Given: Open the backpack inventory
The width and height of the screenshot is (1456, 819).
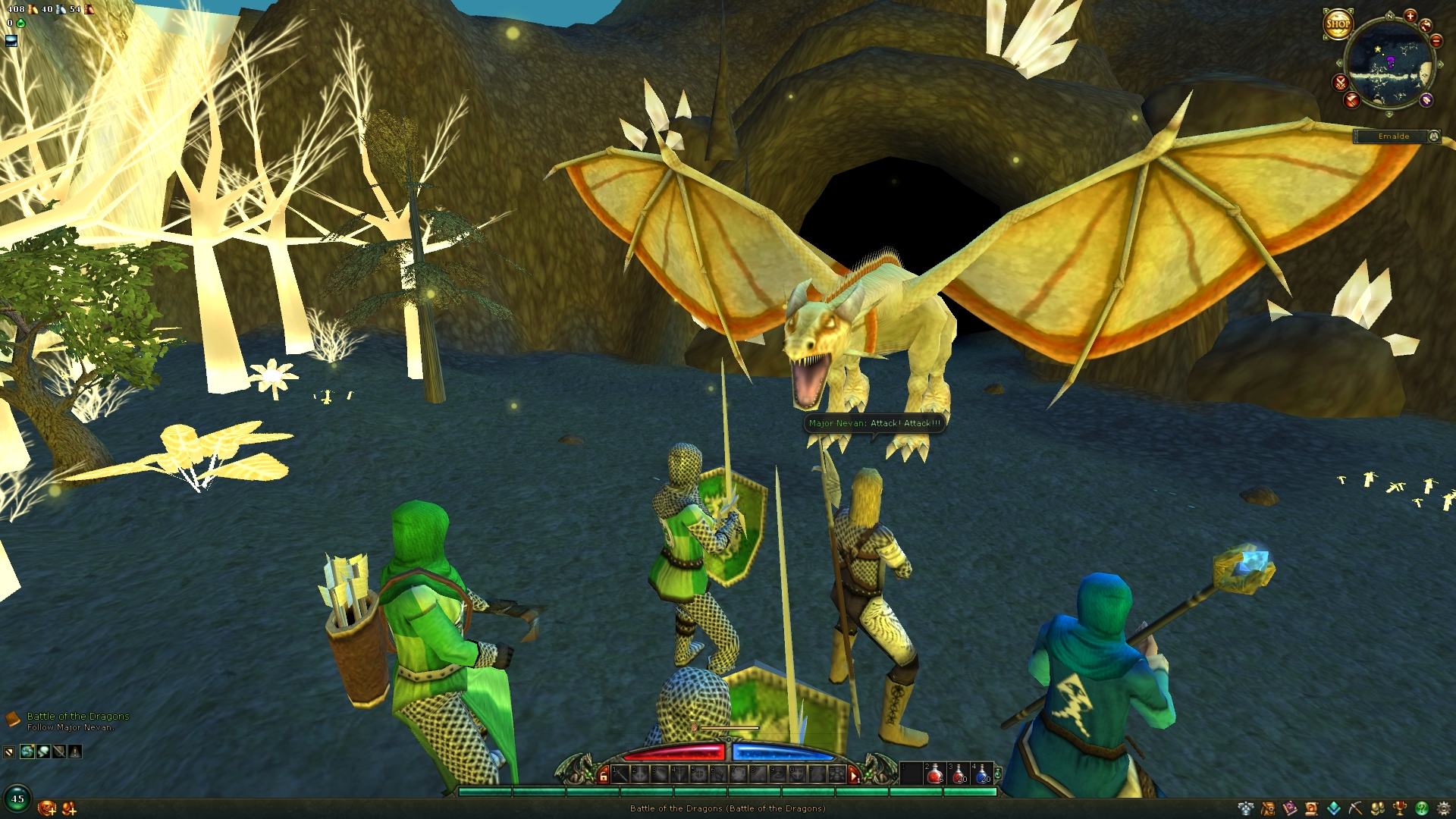Looking at the screenshot, I should (1269, 808).
